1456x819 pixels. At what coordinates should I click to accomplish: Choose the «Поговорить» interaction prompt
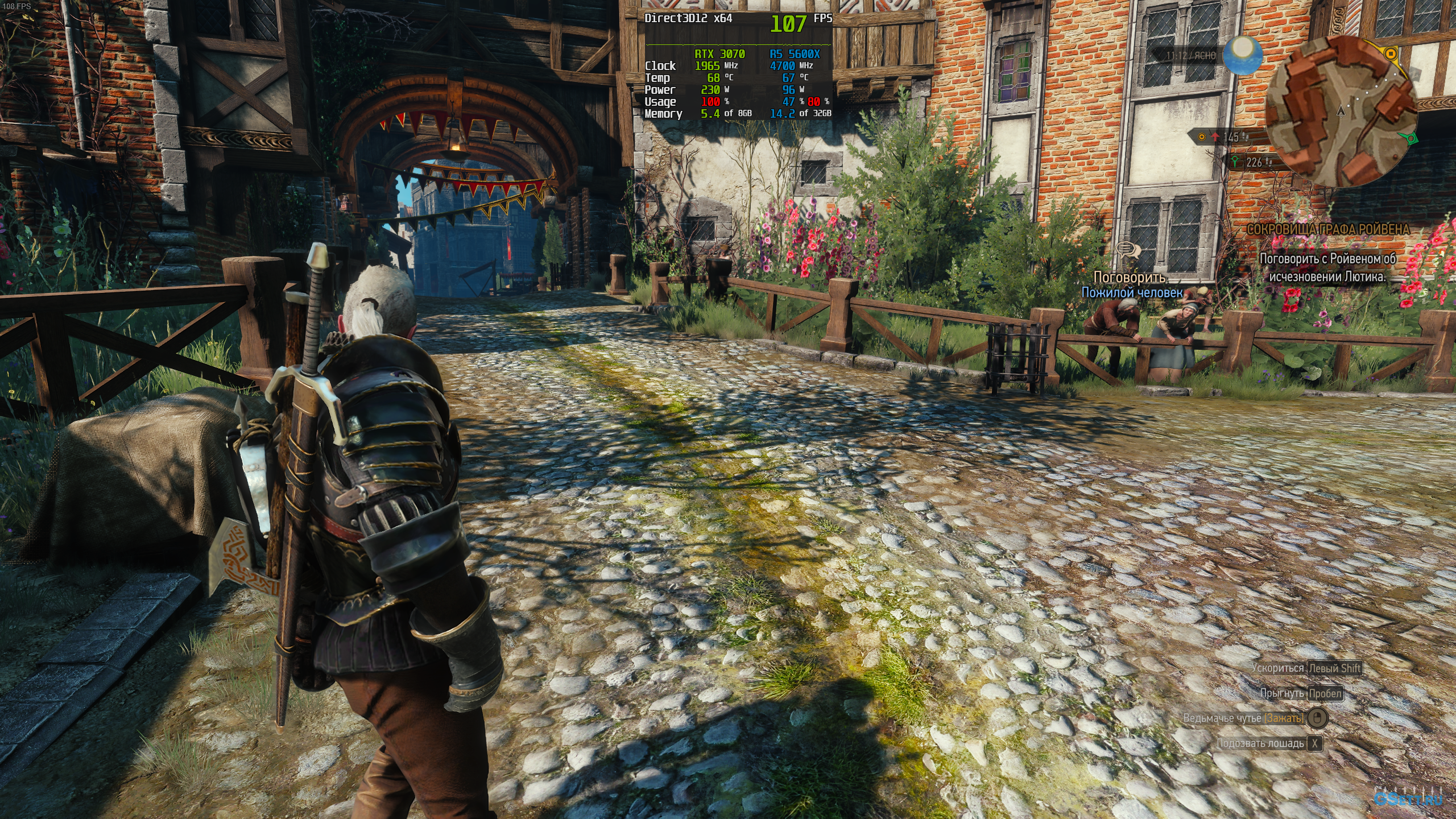pyautogui.click(x=1130, y=278)
